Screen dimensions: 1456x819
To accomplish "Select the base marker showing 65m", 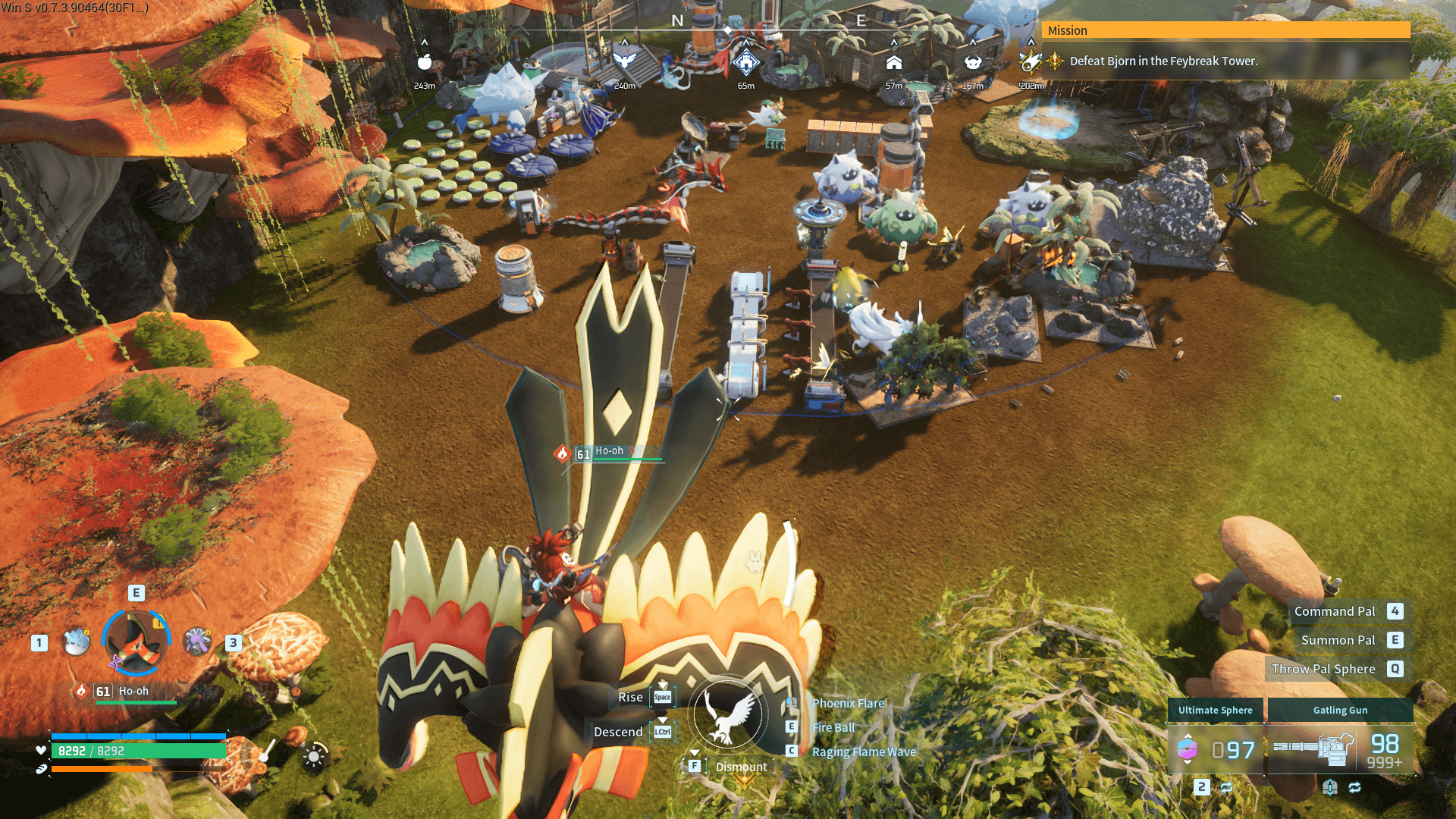I will [x=746, y=62].
